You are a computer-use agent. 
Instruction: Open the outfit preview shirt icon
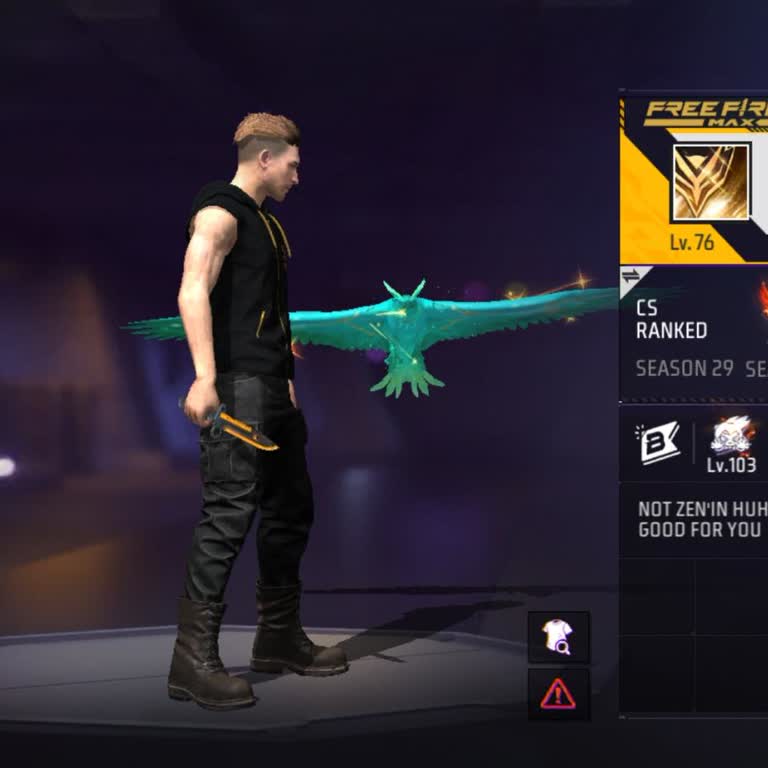click(558, 638)
